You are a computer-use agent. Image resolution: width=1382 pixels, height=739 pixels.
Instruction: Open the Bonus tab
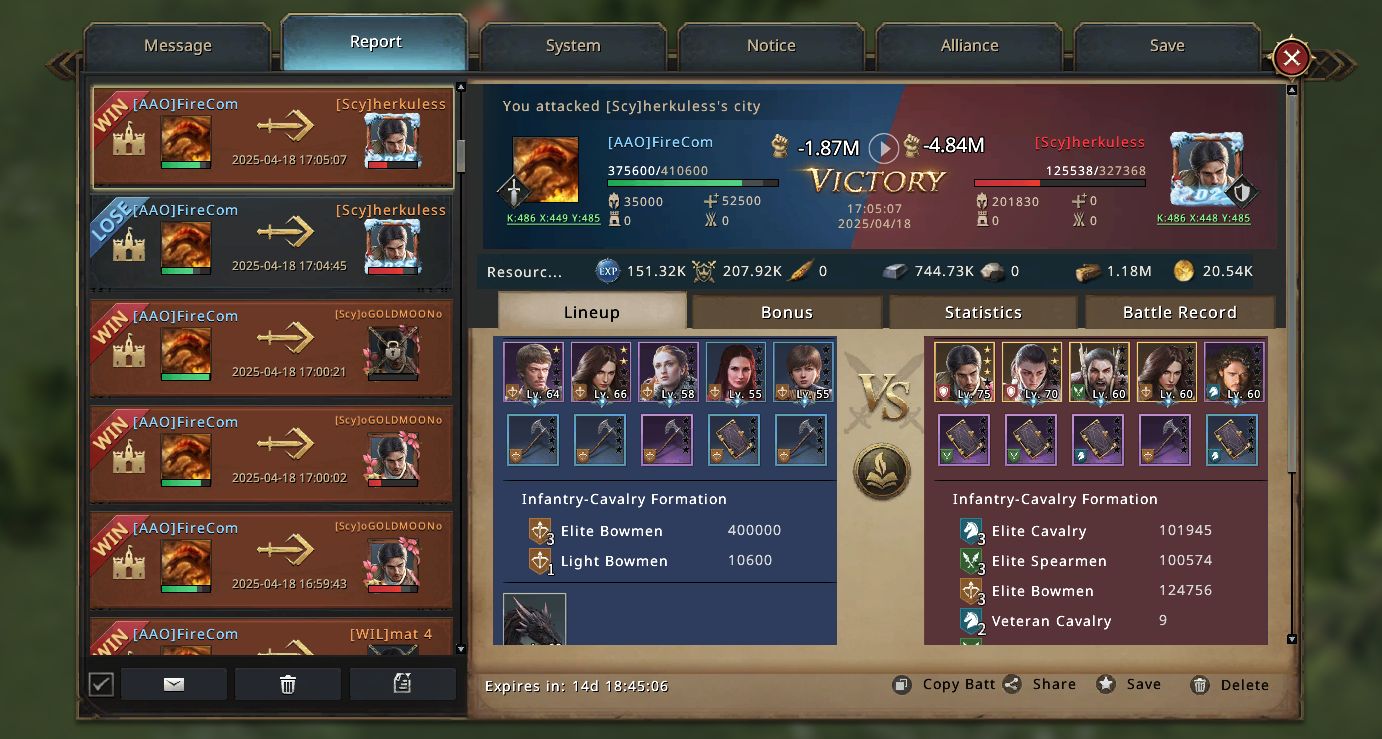[x=786, y=312]
